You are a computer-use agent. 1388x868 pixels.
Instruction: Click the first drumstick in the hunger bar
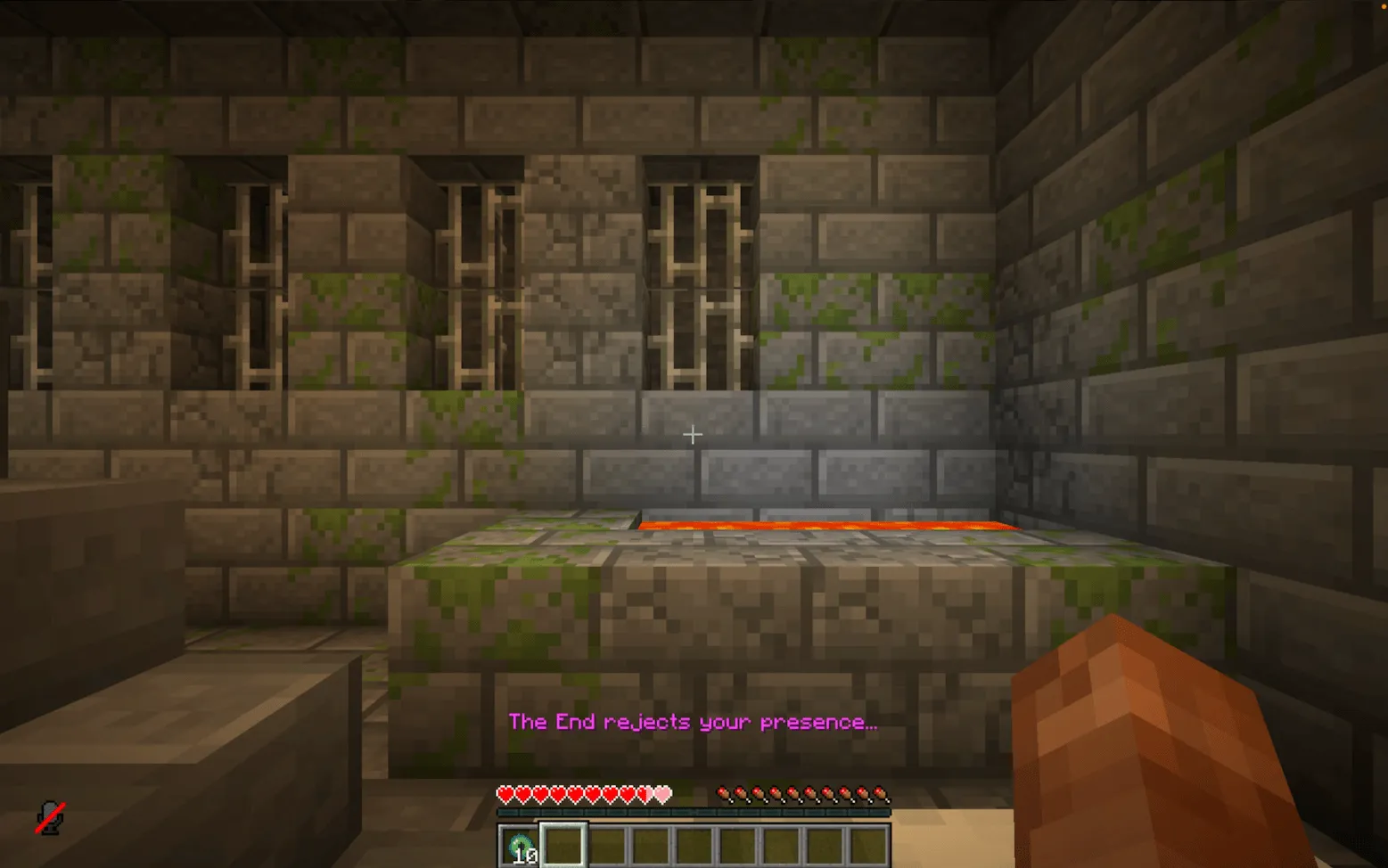[x=724, y=791]
